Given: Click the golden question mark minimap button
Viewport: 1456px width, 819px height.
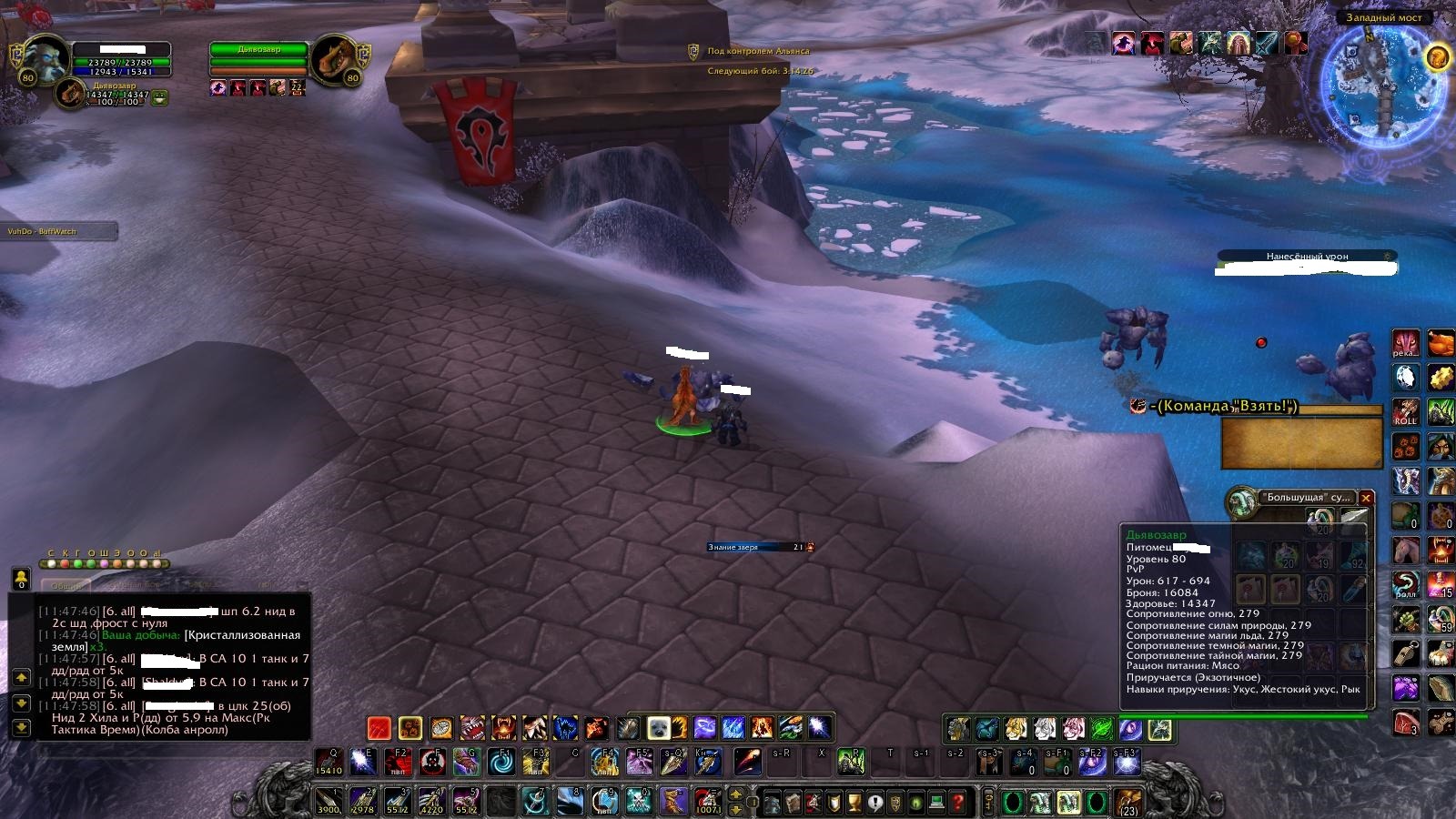Looking at the screenshot, I should tap(1438, 57).
